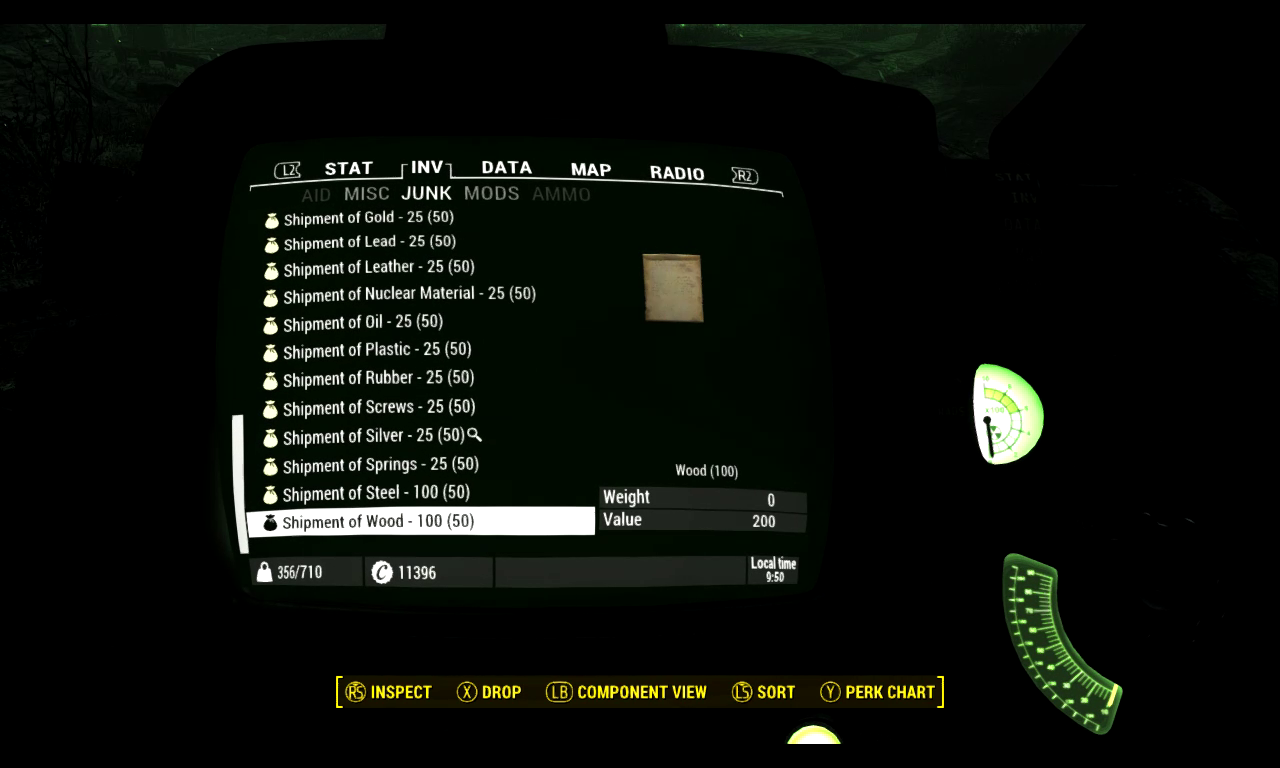Open the MAP tab
Image resolution: width=1280 pixels, height=768 pixels.
point(590,170)
